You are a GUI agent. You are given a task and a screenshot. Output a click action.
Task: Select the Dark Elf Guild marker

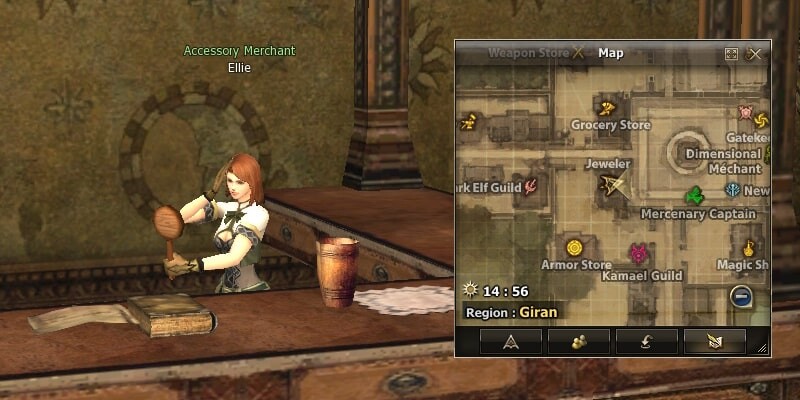pyautogui.click(x=531, y=185)
